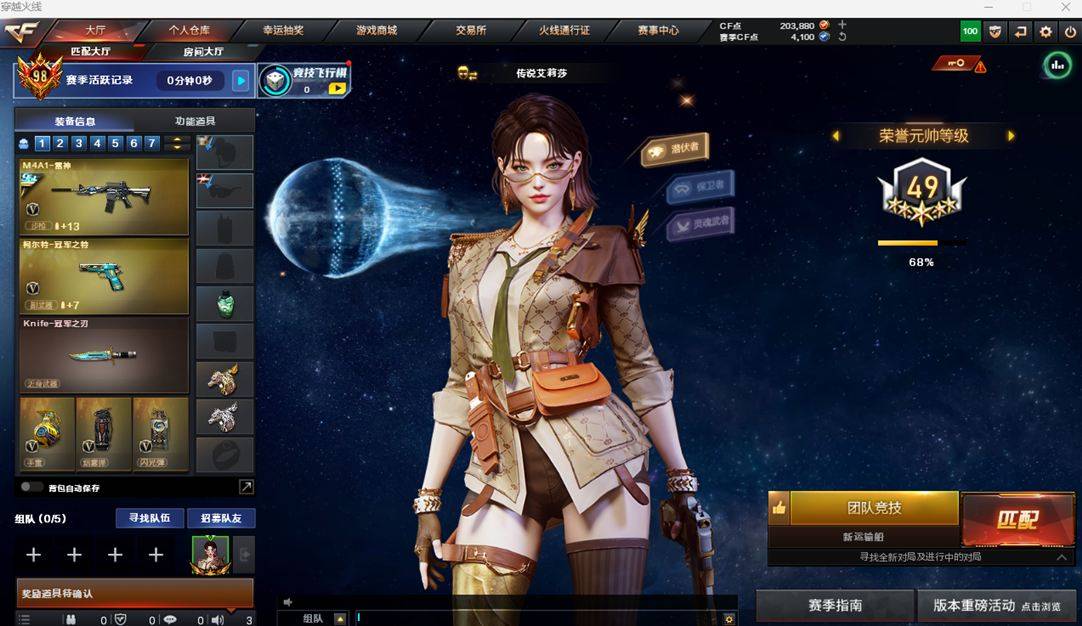This screenshot has height=626, width=1082.
Task: Go to the 幸运抽奖 lottery menu
Action: click(283, 30)
